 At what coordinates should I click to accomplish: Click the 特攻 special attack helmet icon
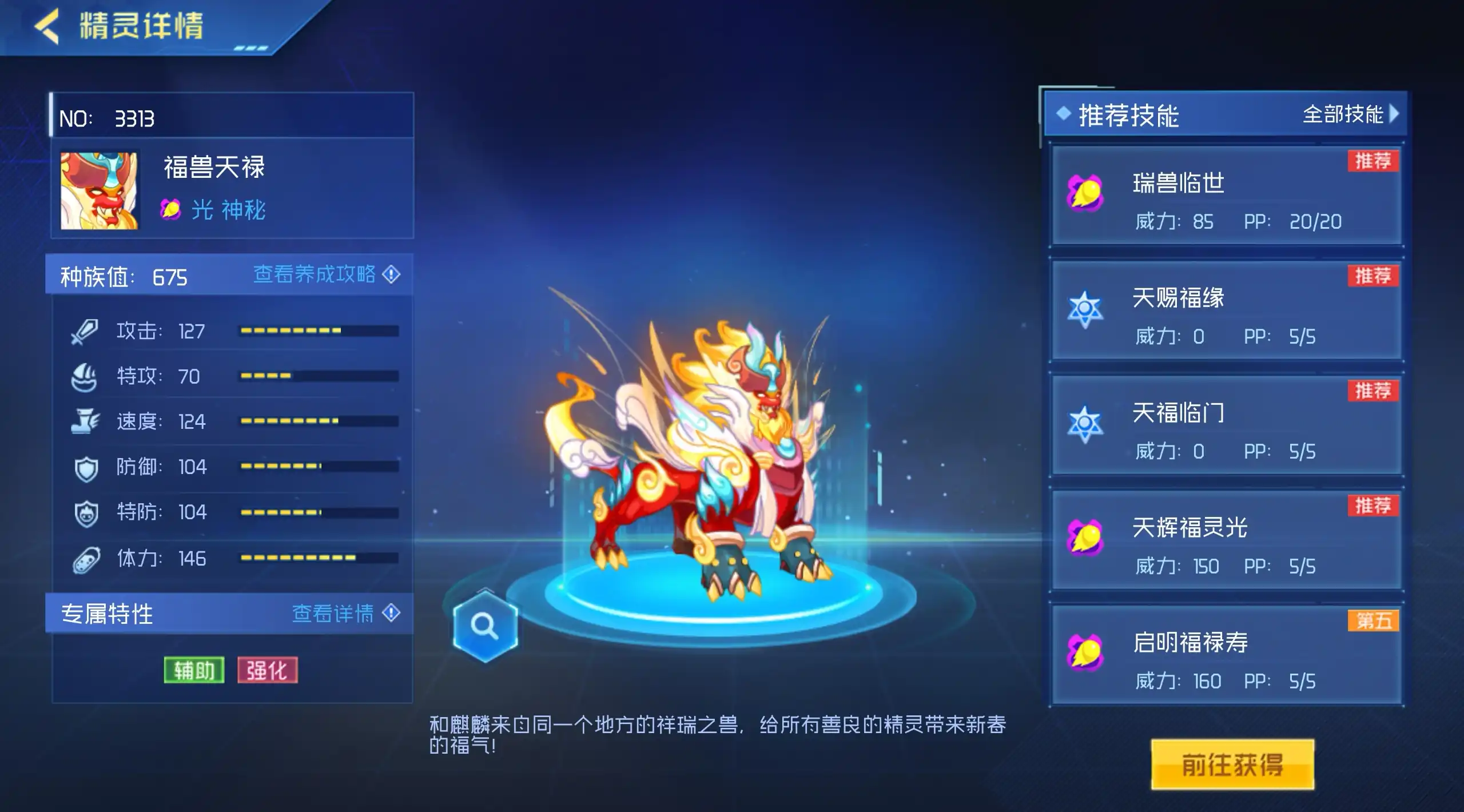point(85,376)
